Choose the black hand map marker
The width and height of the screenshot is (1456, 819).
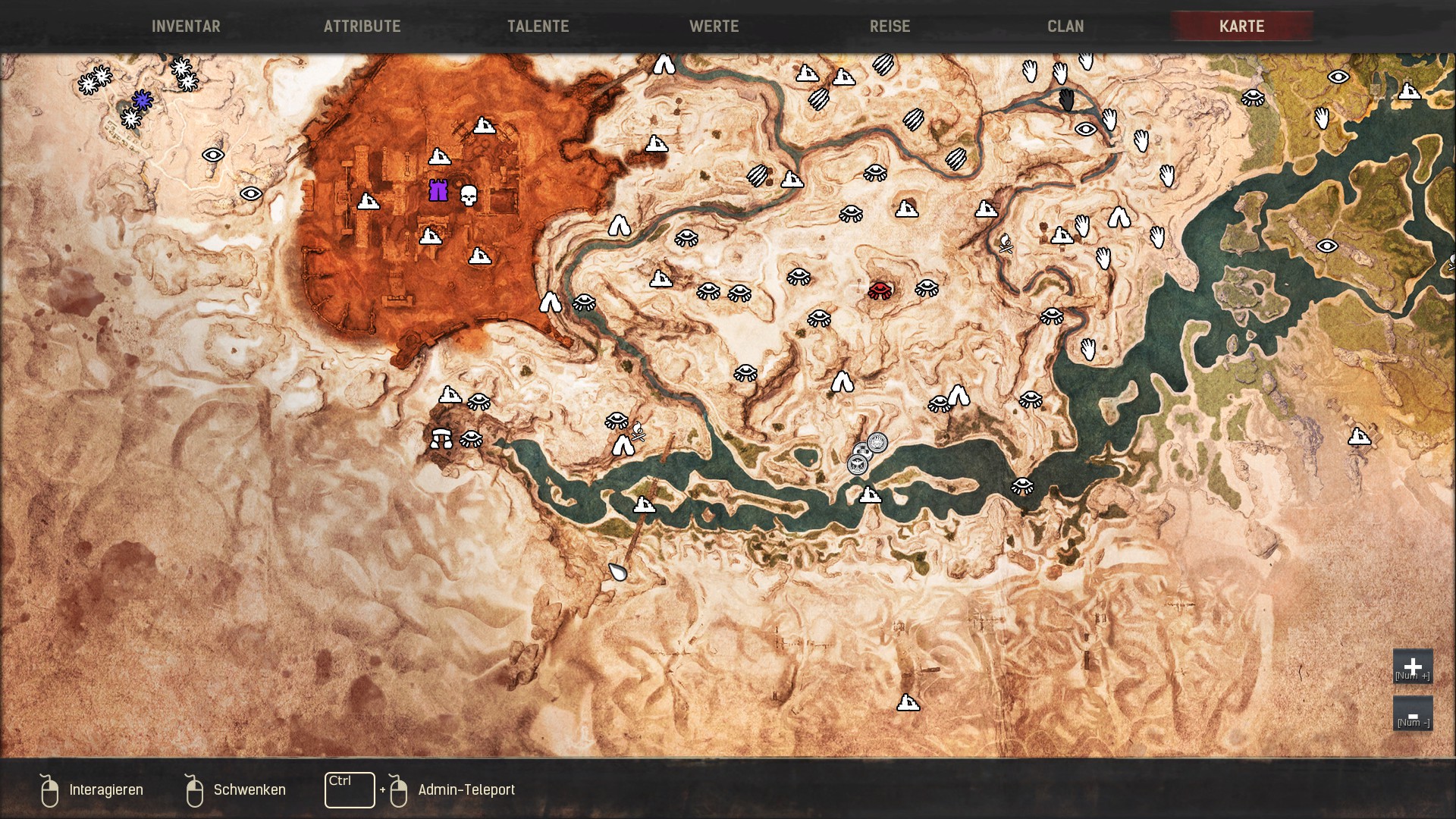1067,99
